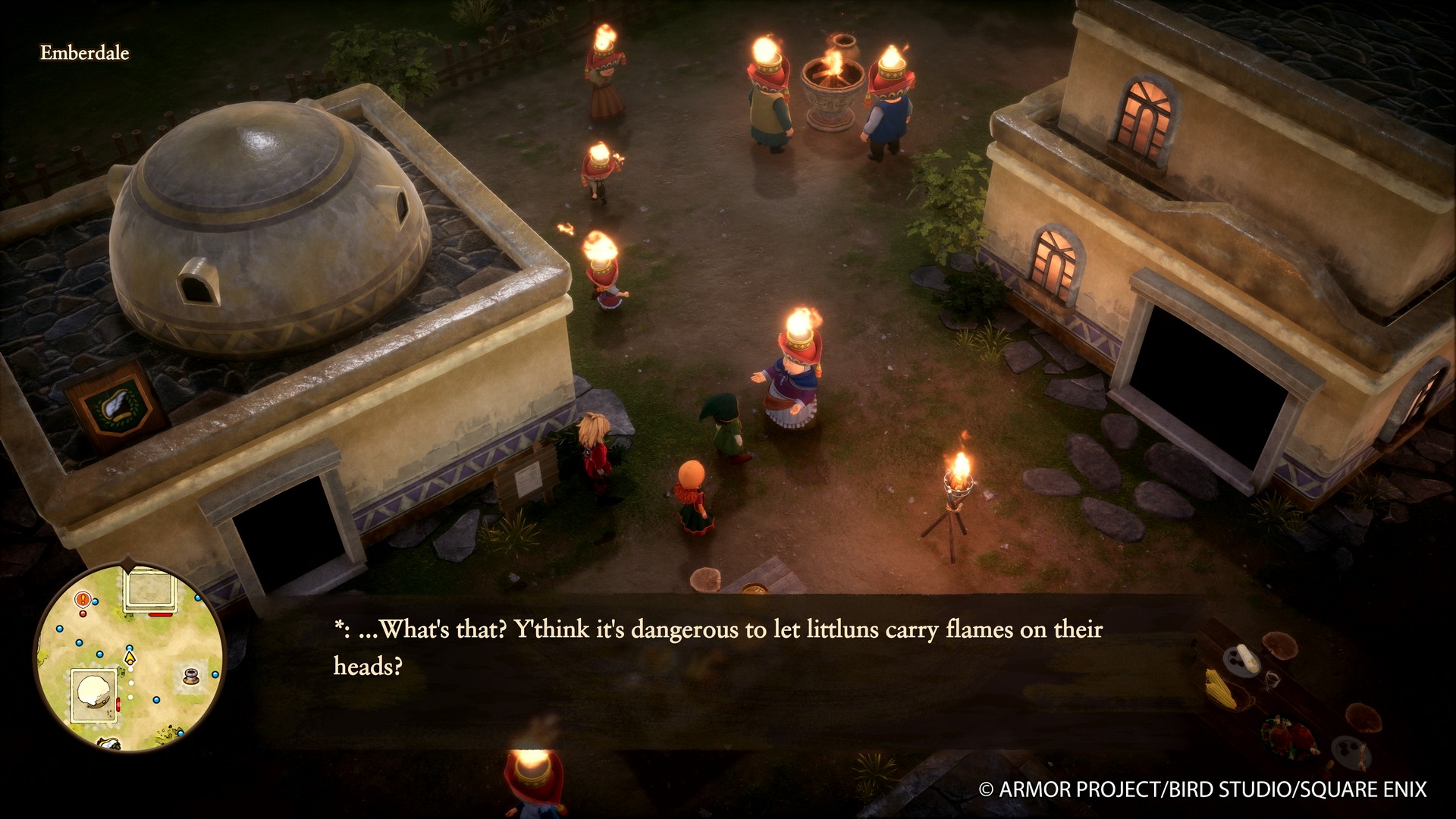The image size is (1456, 819).
Task: Click the red marker strip on the minimap house
Action: pyautogui.click(x=118, y=704)
